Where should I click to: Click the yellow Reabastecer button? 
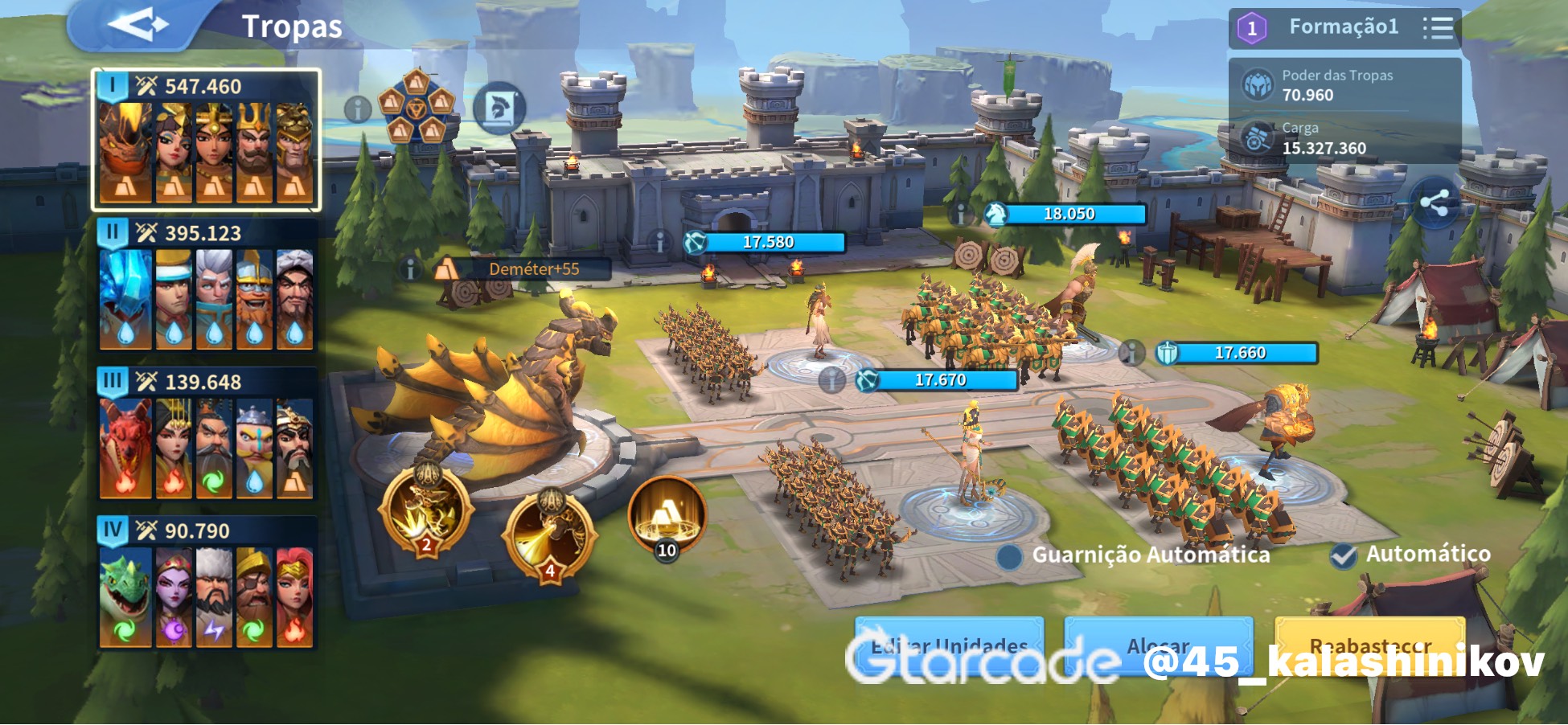(x=1369, y=645)
